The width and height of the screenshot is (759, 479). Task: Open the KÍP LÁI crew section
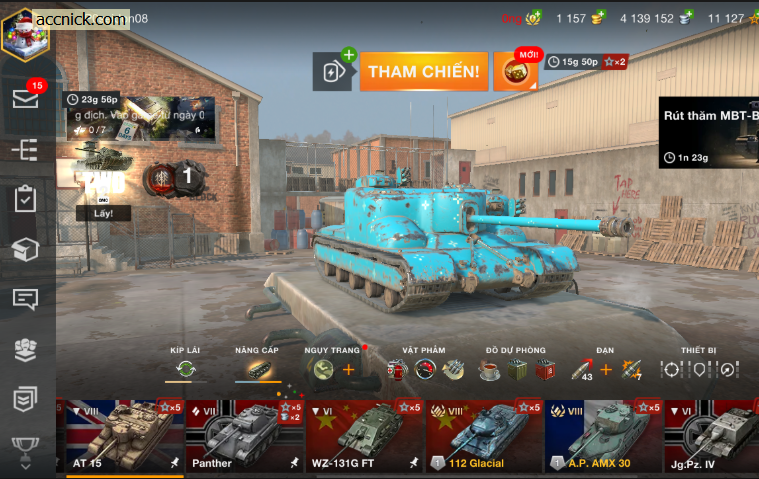[185, 369]
